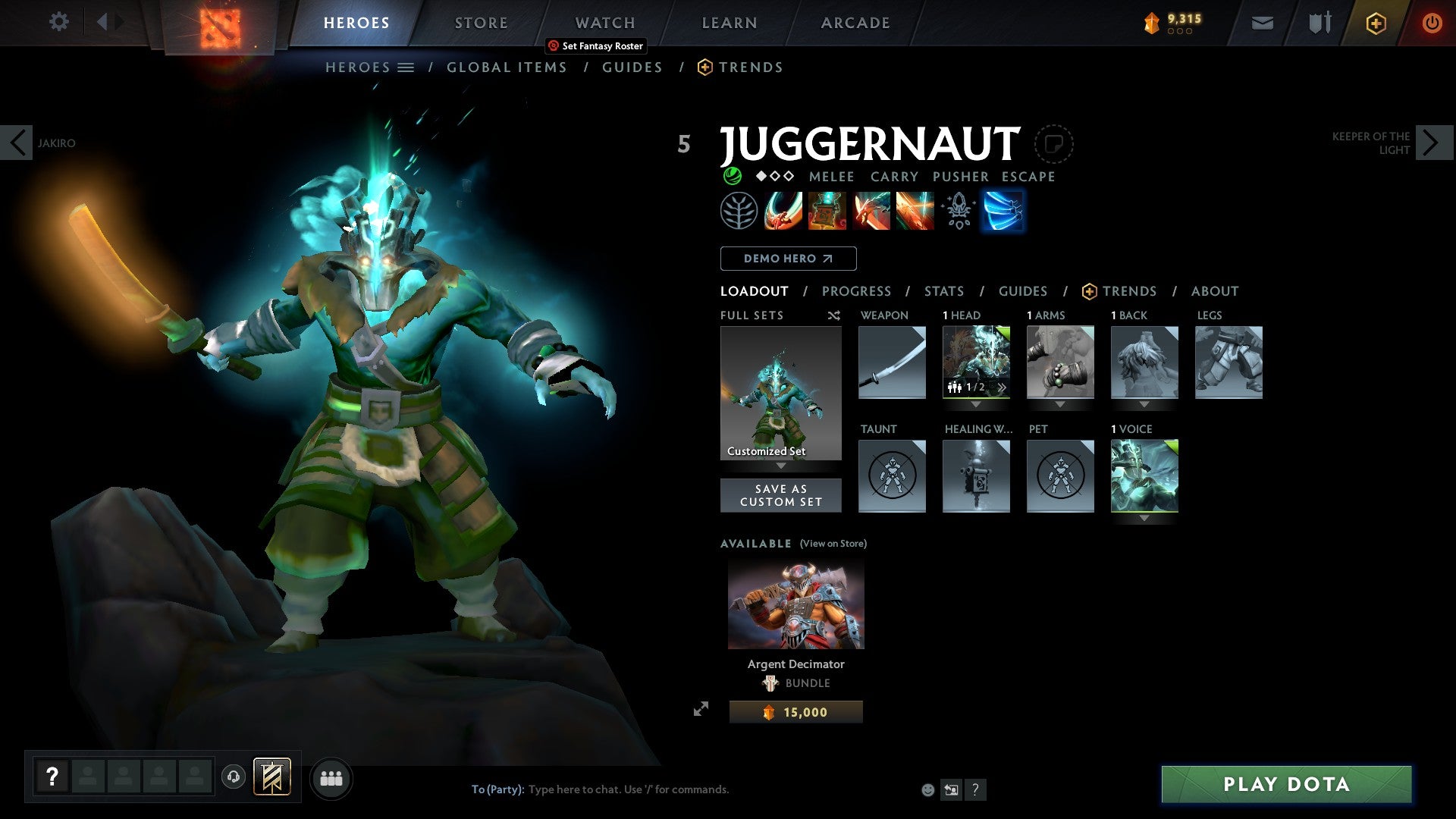Open the party grouping icon near chat
This screenshot has width=1456, height=819.
click(331, 777)
